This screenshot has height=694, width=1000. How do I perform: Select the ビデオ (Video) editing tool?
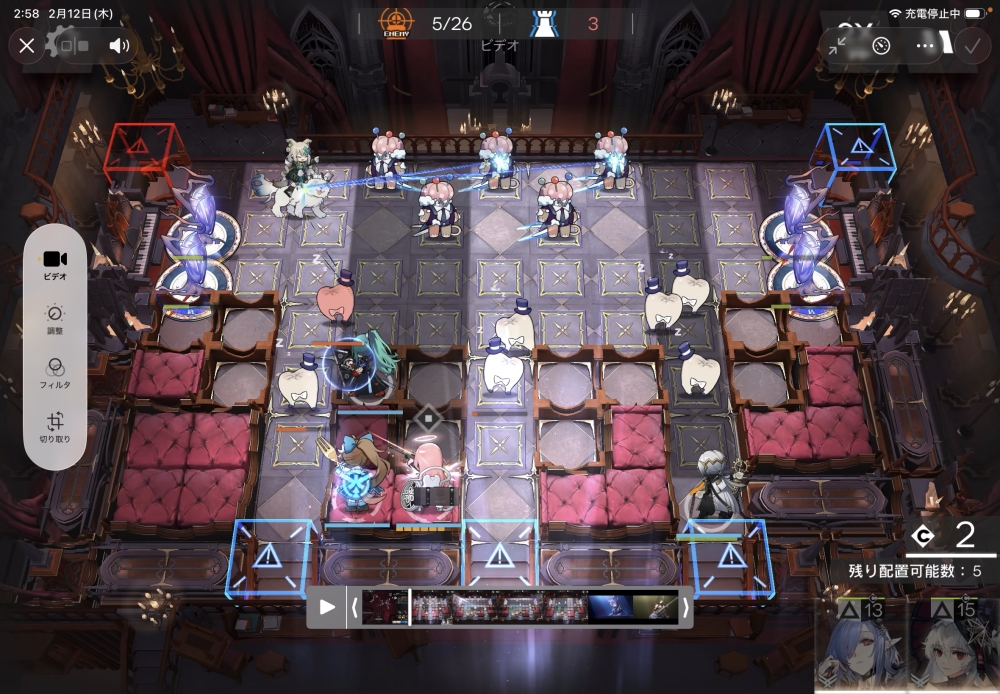(55, 264)
